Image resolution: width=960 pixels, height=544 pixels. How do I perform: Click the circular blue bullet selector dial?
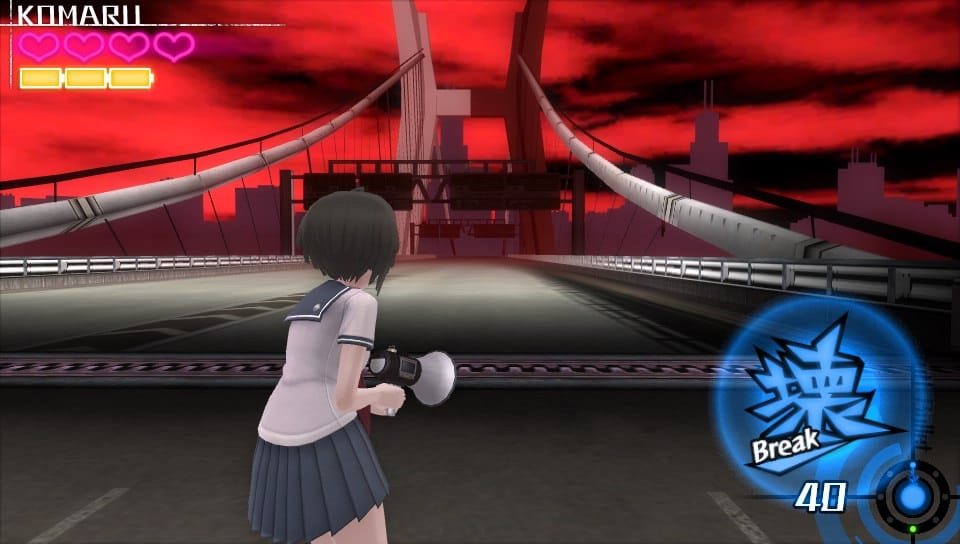(x=910, y=495)
